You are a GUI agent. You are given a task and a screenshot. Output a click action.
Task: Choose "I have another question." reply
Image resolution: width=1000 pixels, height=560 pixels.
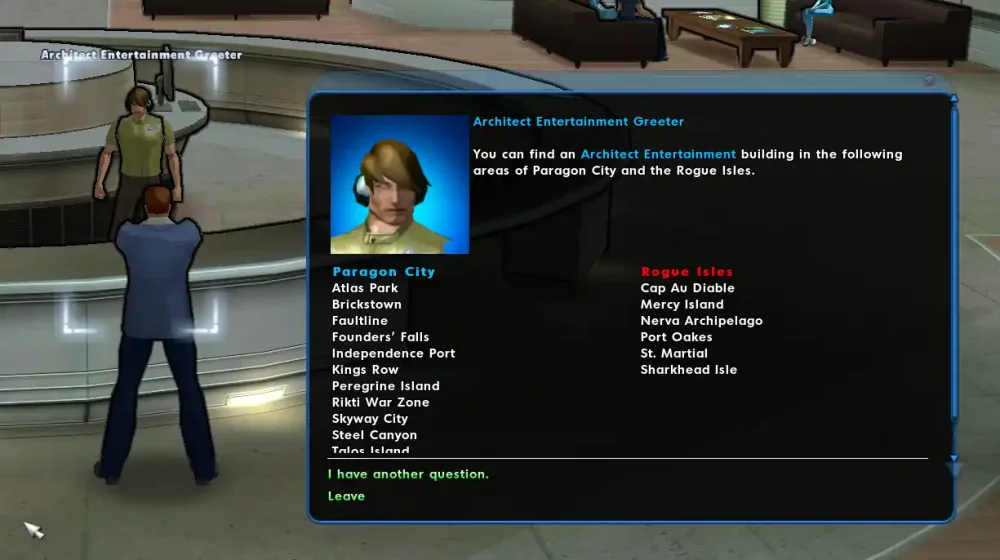(408, 474)
